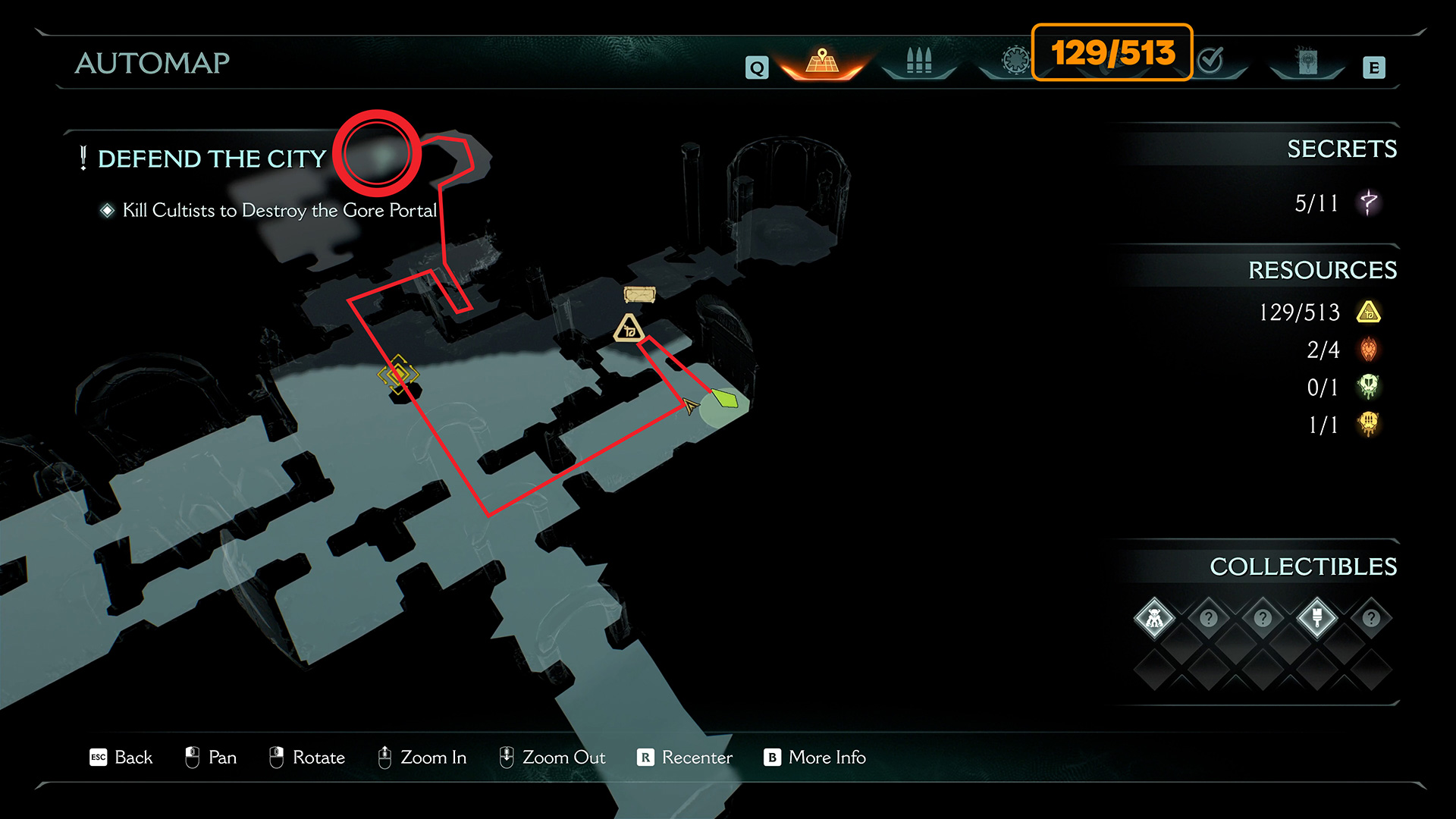Open the sawblade gear tab
1456x819 pixels.
pos(1015,60)
